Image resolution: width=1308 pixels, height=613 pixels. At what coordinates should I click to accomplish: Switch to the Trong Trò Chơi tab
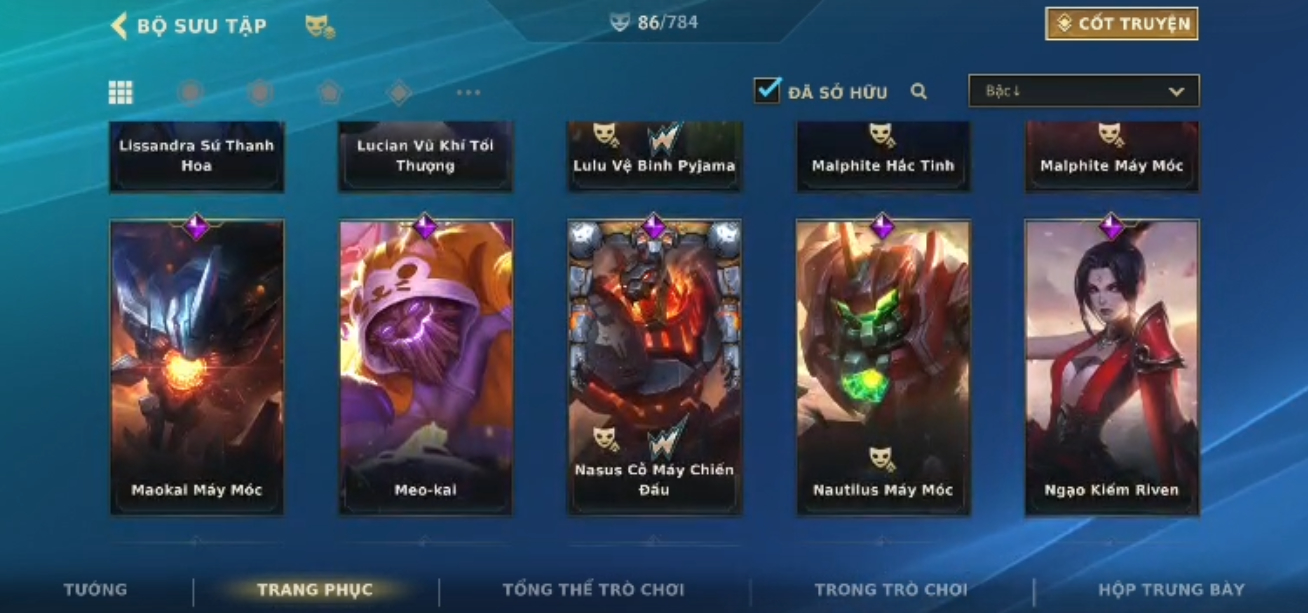[891, 589]
